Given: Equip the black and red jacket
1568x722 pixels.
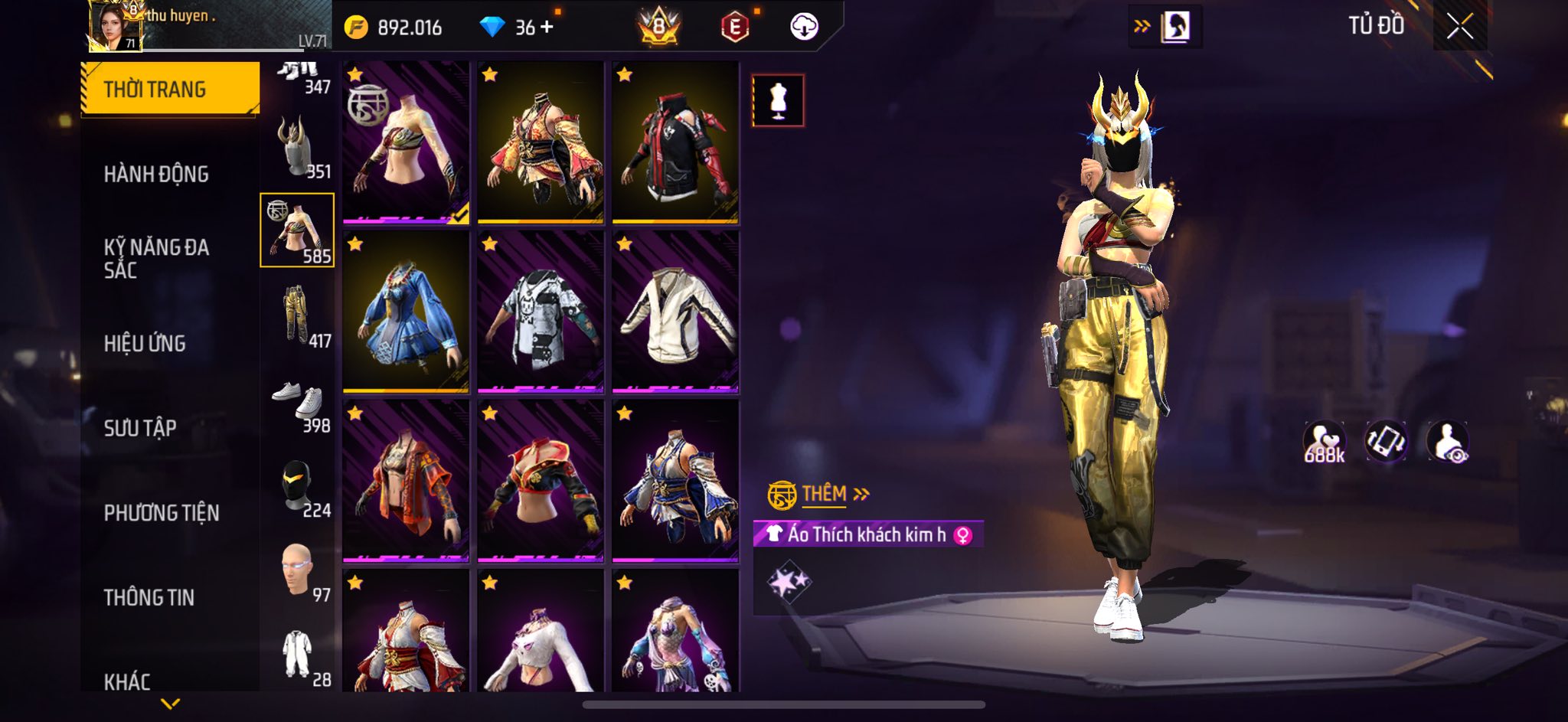Looking at the screenshot, I should [x=675, y=143].
